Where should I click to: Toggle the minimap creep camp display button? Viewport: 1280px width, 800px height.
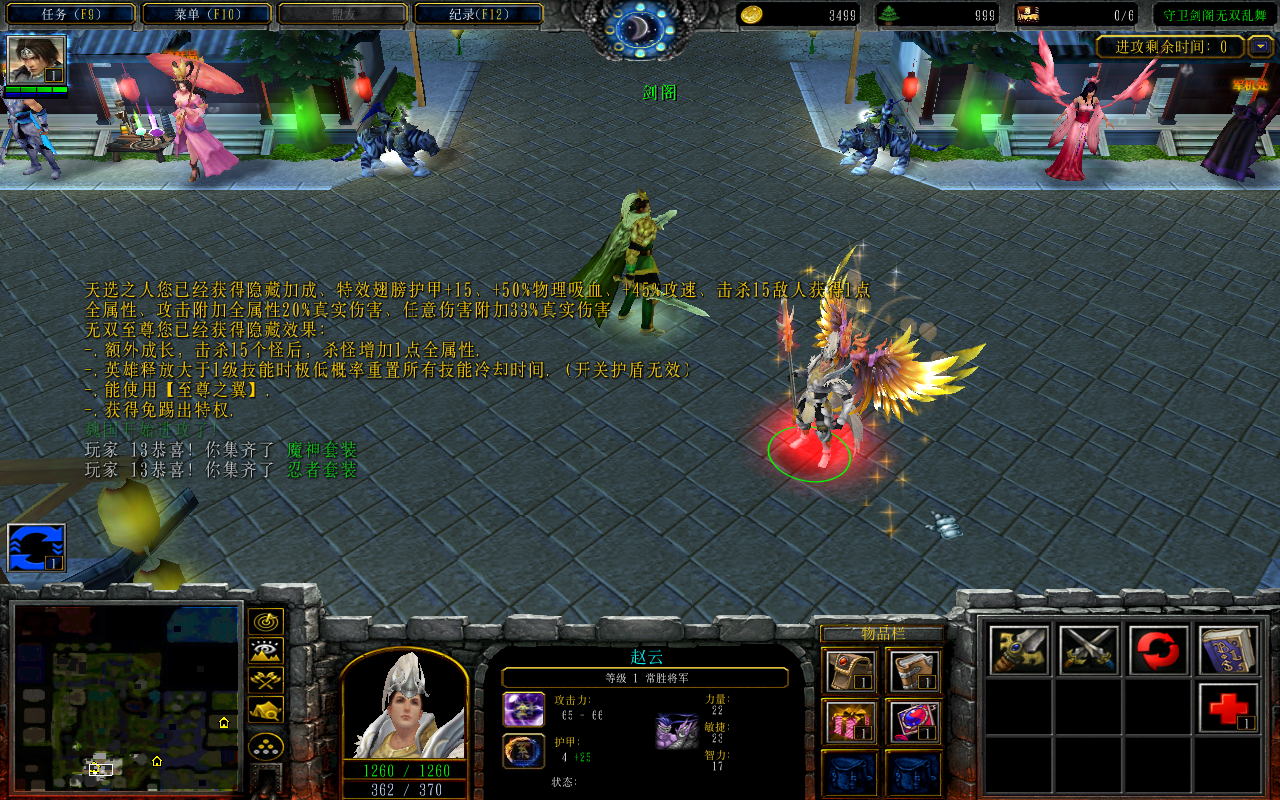pos(266,710)
